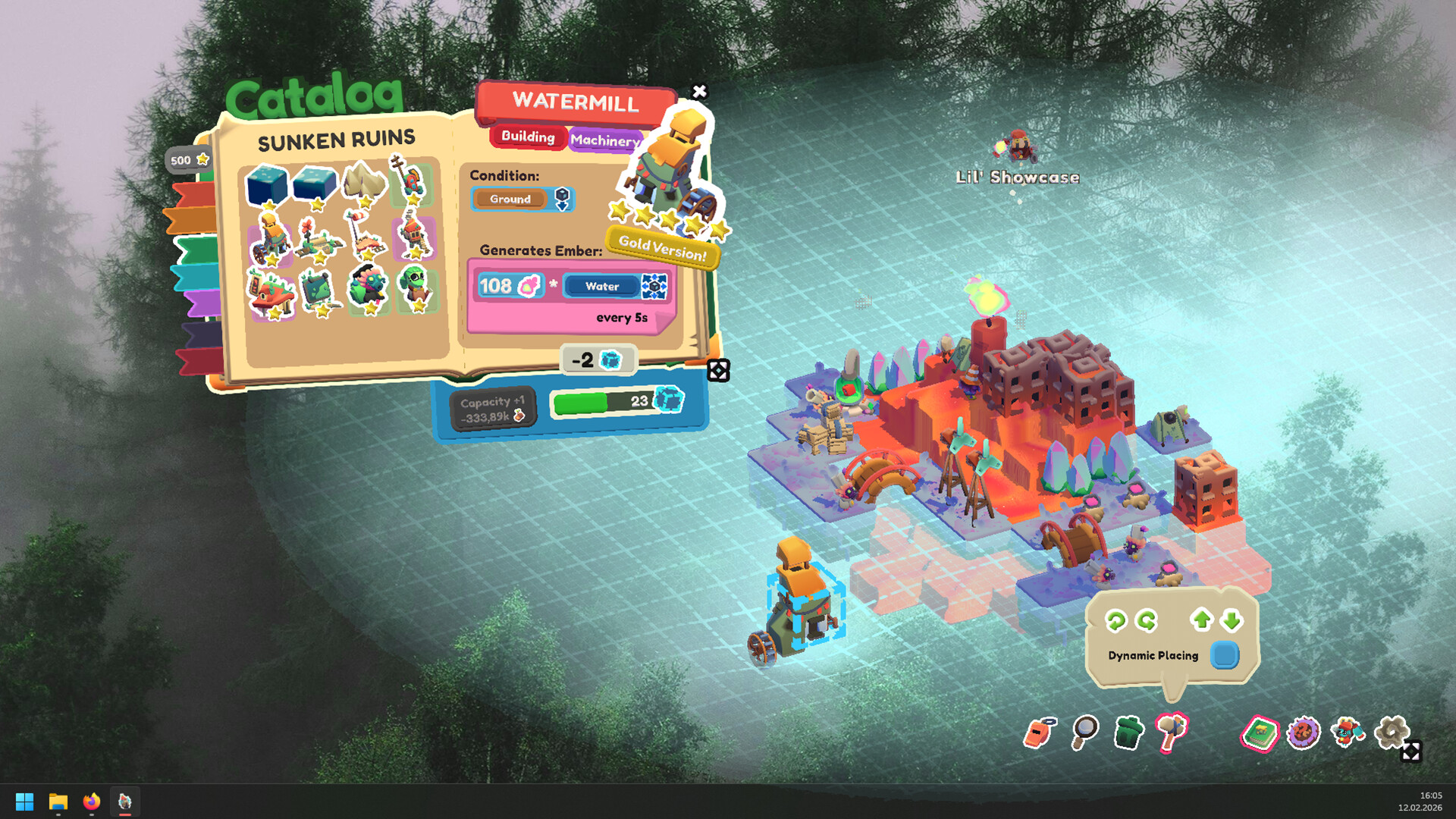Select the watermill sticker in the catalog
The height and width of the screenshot is (819, 1456).
271,239
